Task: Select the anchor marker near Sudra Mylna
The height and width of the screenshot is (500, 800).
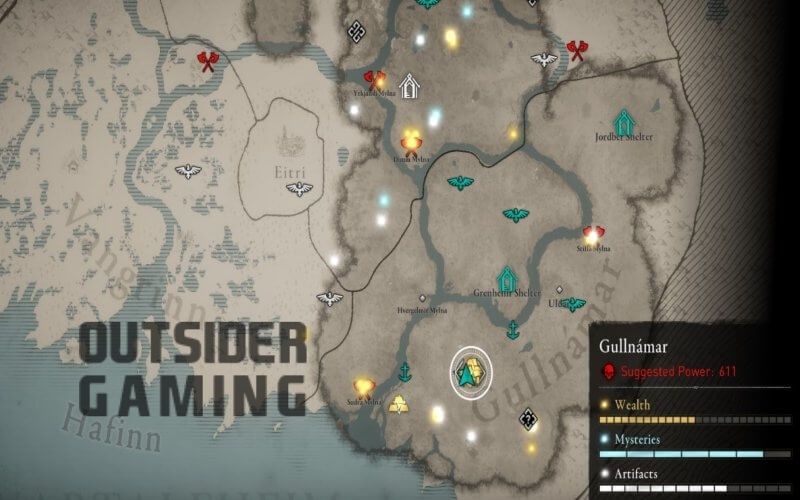Action: pos(405,373)
